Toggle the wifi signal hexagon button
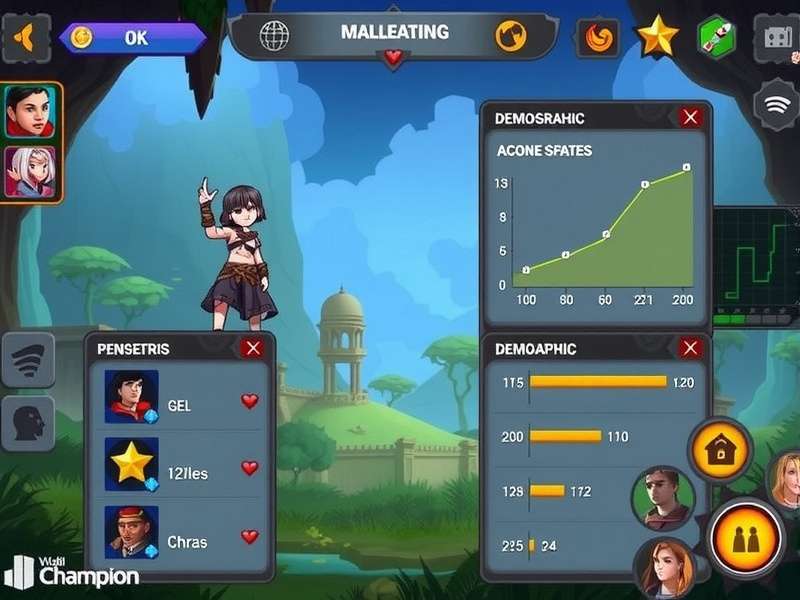The width and height of the screenshot is (800, 600). tap(777, 103)
